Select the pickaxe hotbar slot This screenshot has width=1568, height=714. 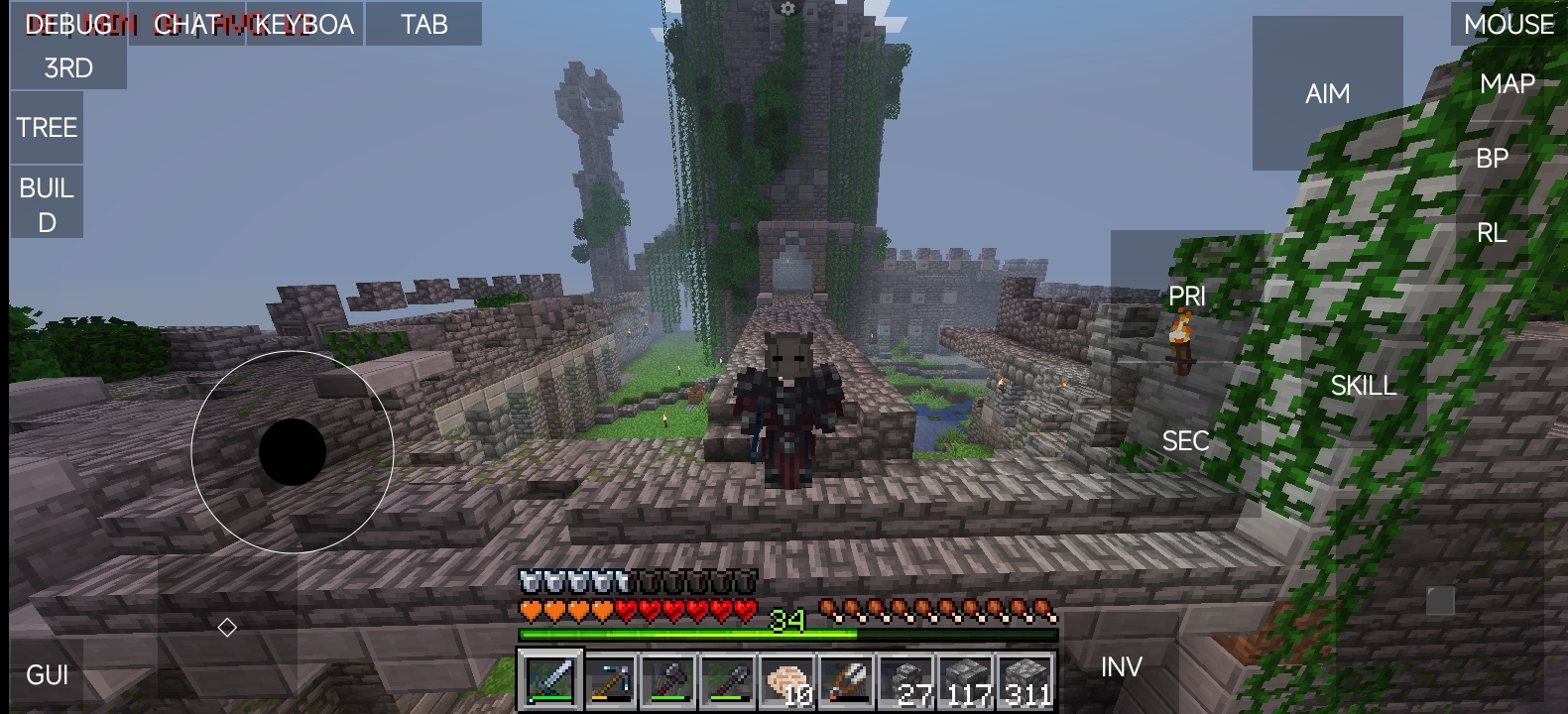(x=609, y=681)
